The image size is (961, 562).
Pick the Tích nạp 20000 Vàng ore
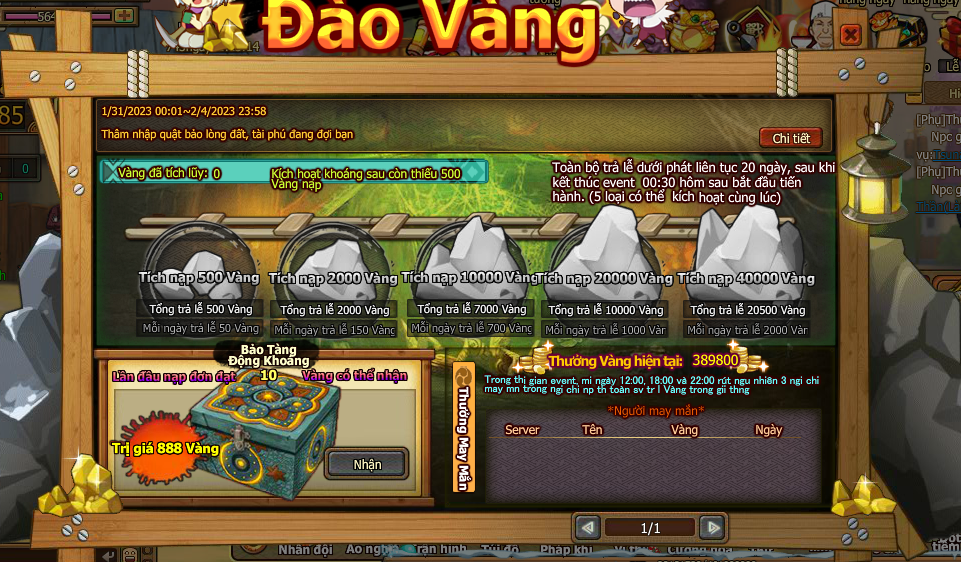pyautogui.click(x=605, y=246)
